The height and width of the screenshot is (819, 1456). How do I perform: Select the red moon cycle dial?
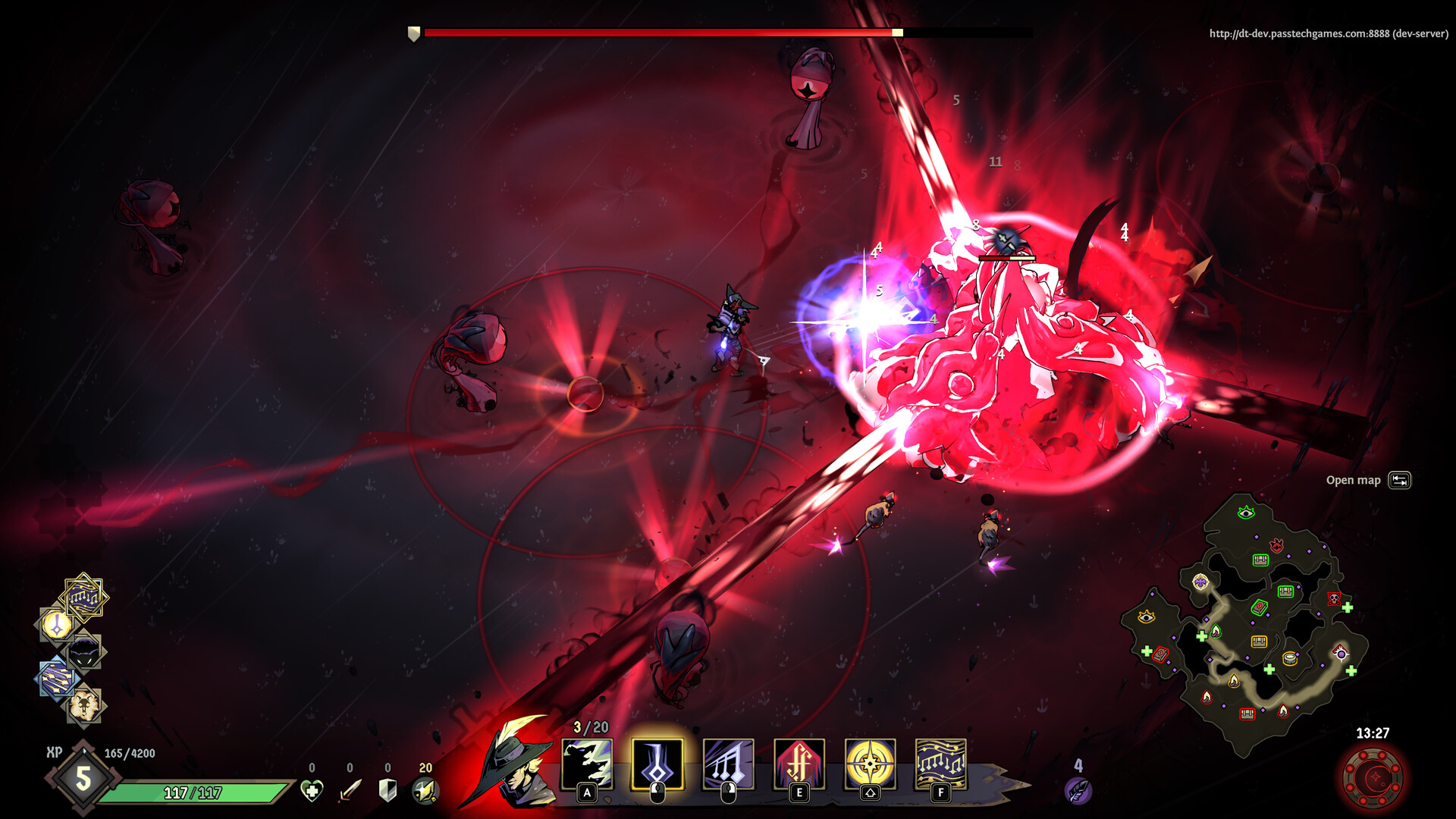click(x=1373, y=778)
